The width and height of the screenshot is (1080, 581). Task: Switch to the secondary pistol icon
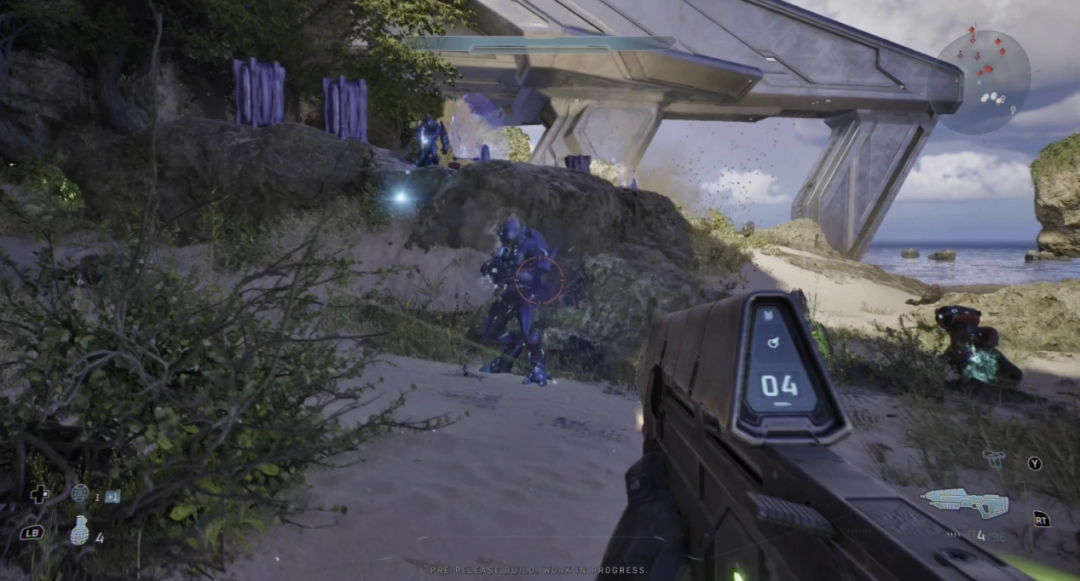(994, 459)
